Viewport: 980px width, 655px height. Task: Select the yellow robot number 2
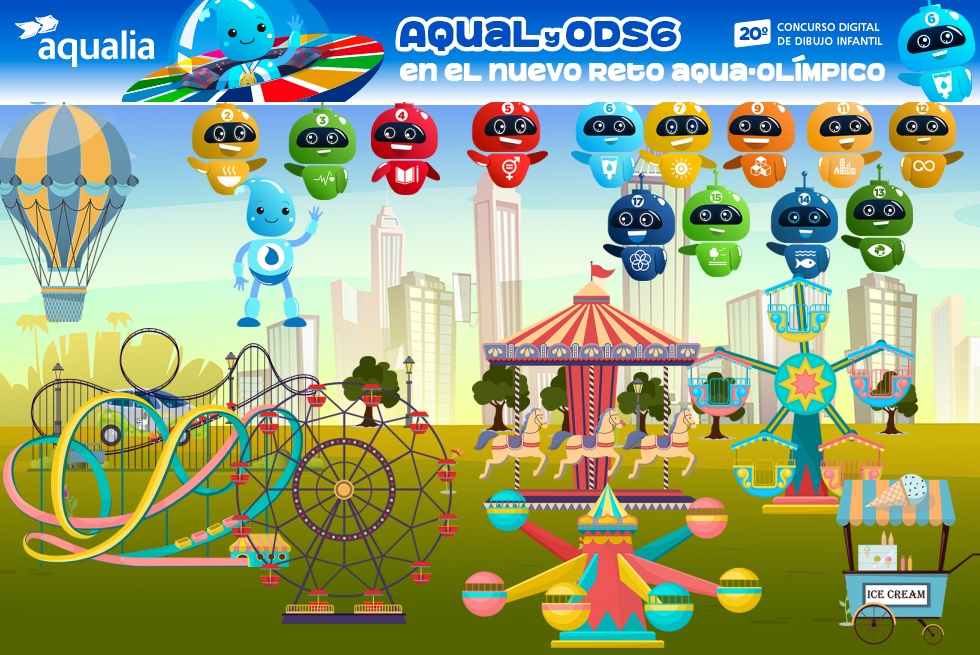[x=226, y=148]
